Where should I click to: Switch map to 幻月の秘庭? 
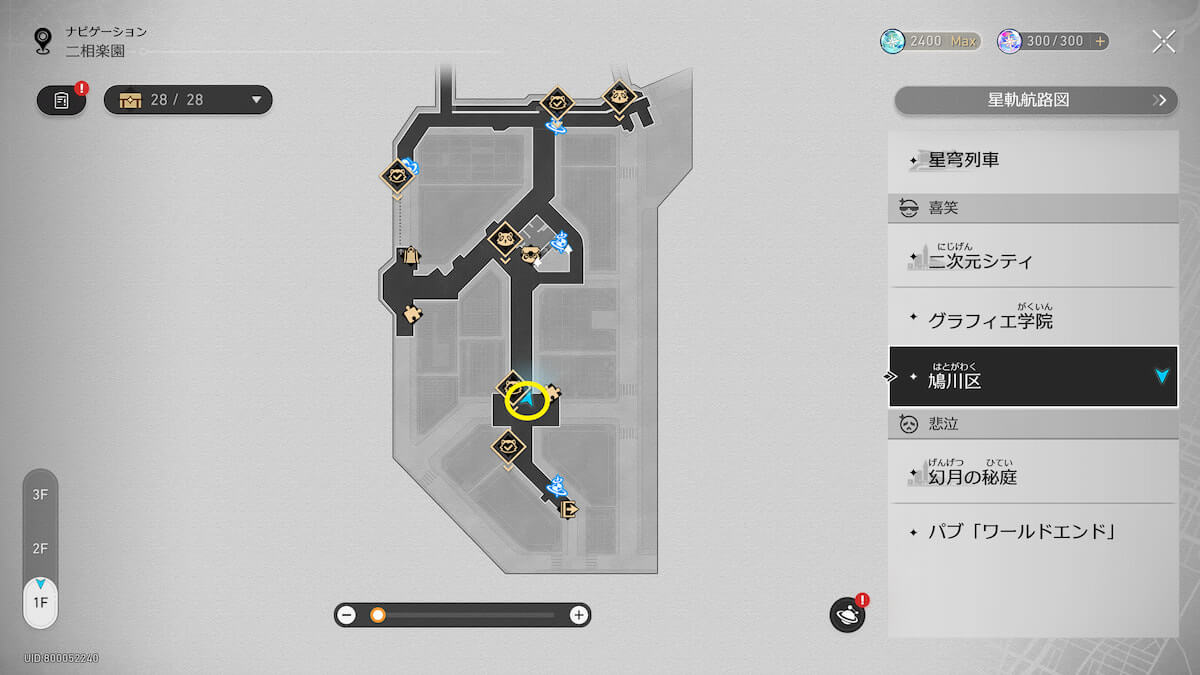click(1033, 477)
